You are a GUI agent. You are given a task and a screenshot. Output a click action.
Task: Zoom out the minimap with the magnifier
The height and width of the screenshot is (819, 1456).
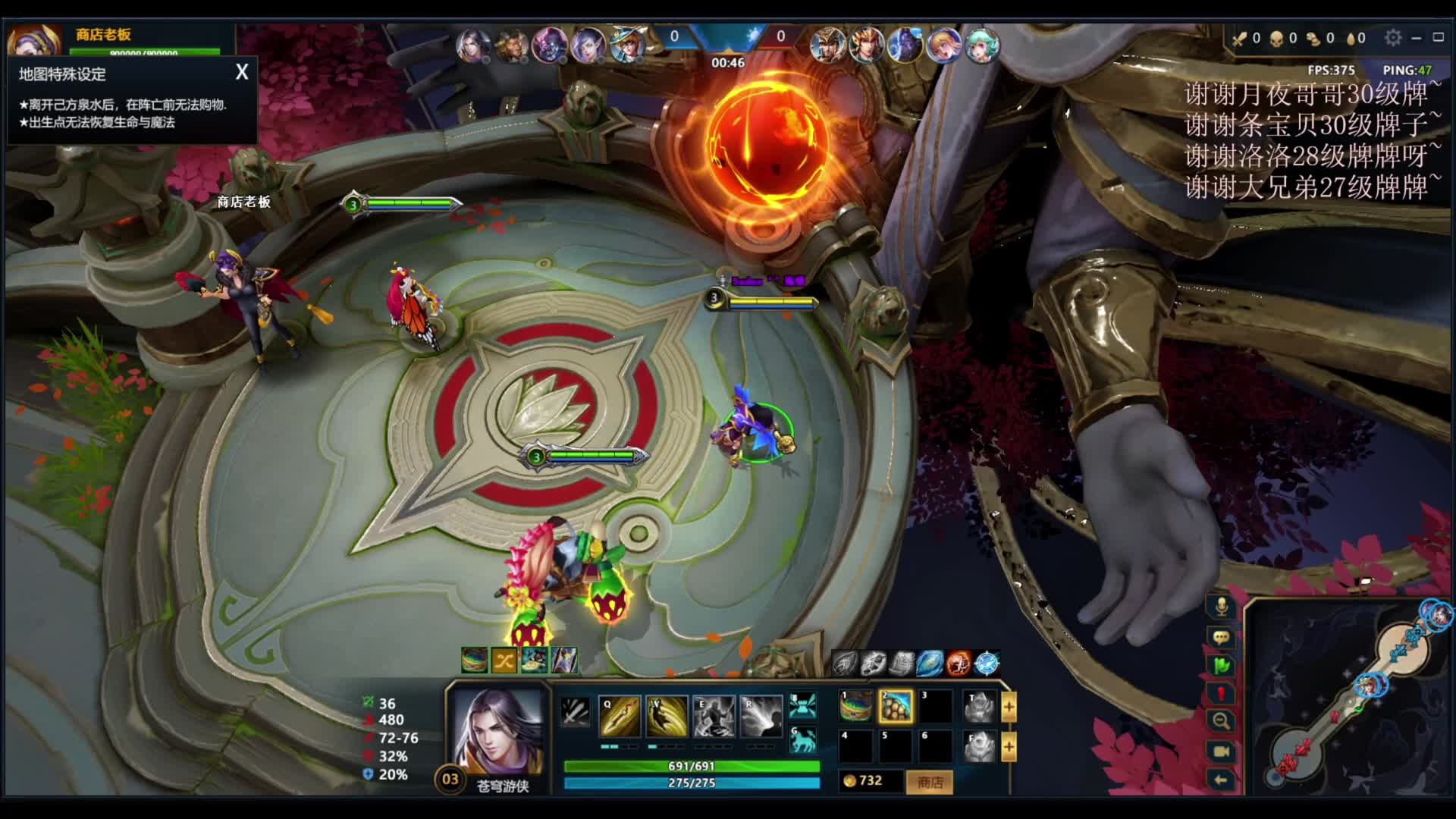(x=1221, y=721)
